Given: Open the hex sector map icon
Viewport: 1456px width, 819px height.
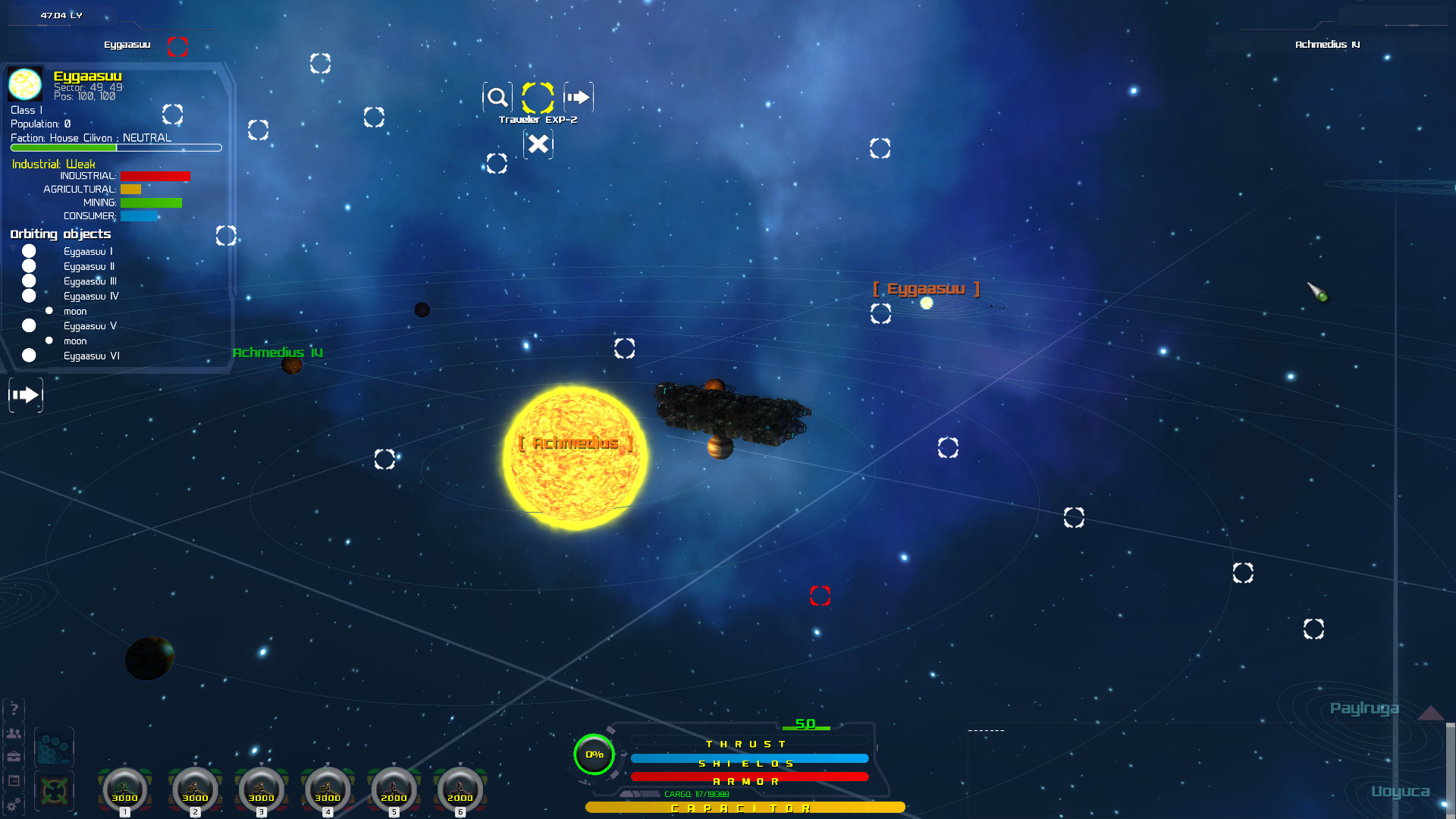Looking at the screenshot, I should (x=53, y=747).
